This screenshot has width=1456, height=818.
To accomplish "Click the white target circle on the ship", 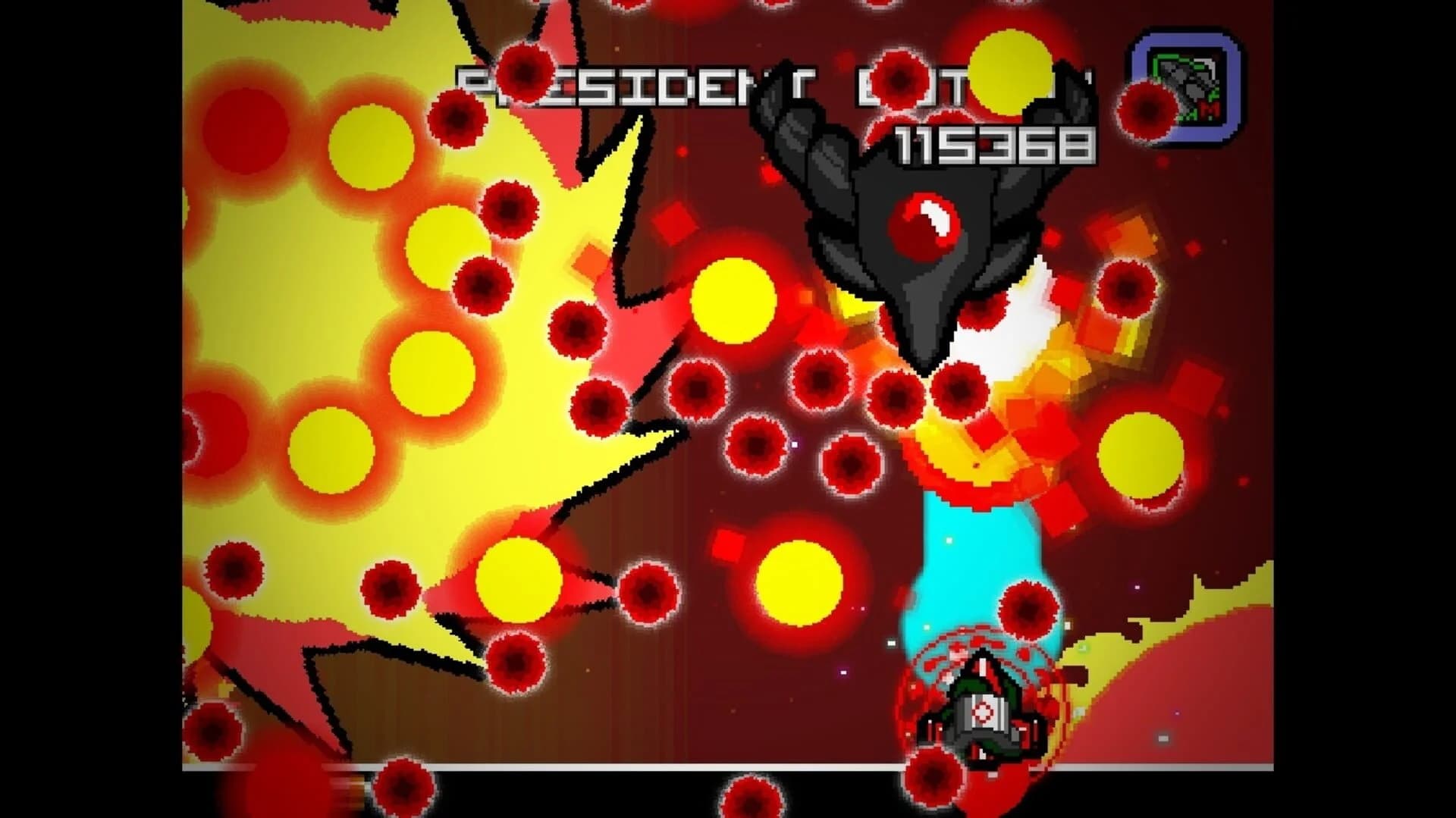I will [984, 710].
